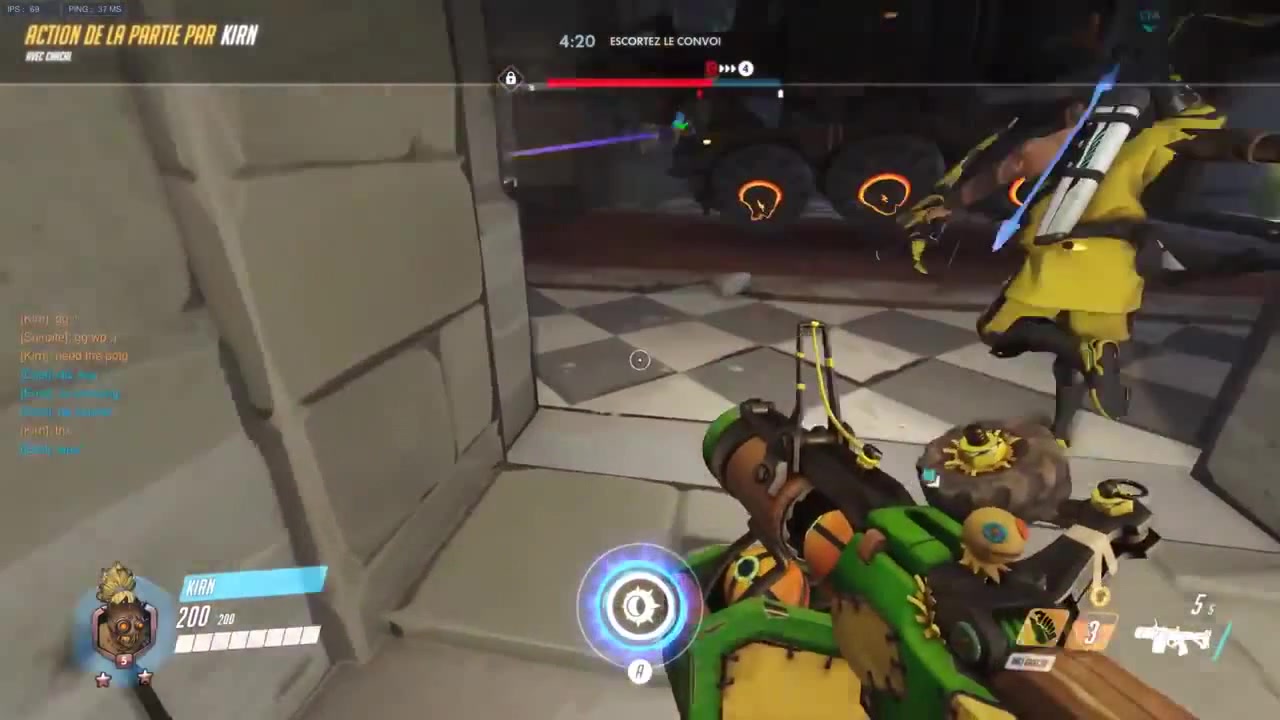Expand the ESCORTEZ LE CONVOI objective banner
The width and height of the screenshot is (1280, 720).
(x=665, y=41)
